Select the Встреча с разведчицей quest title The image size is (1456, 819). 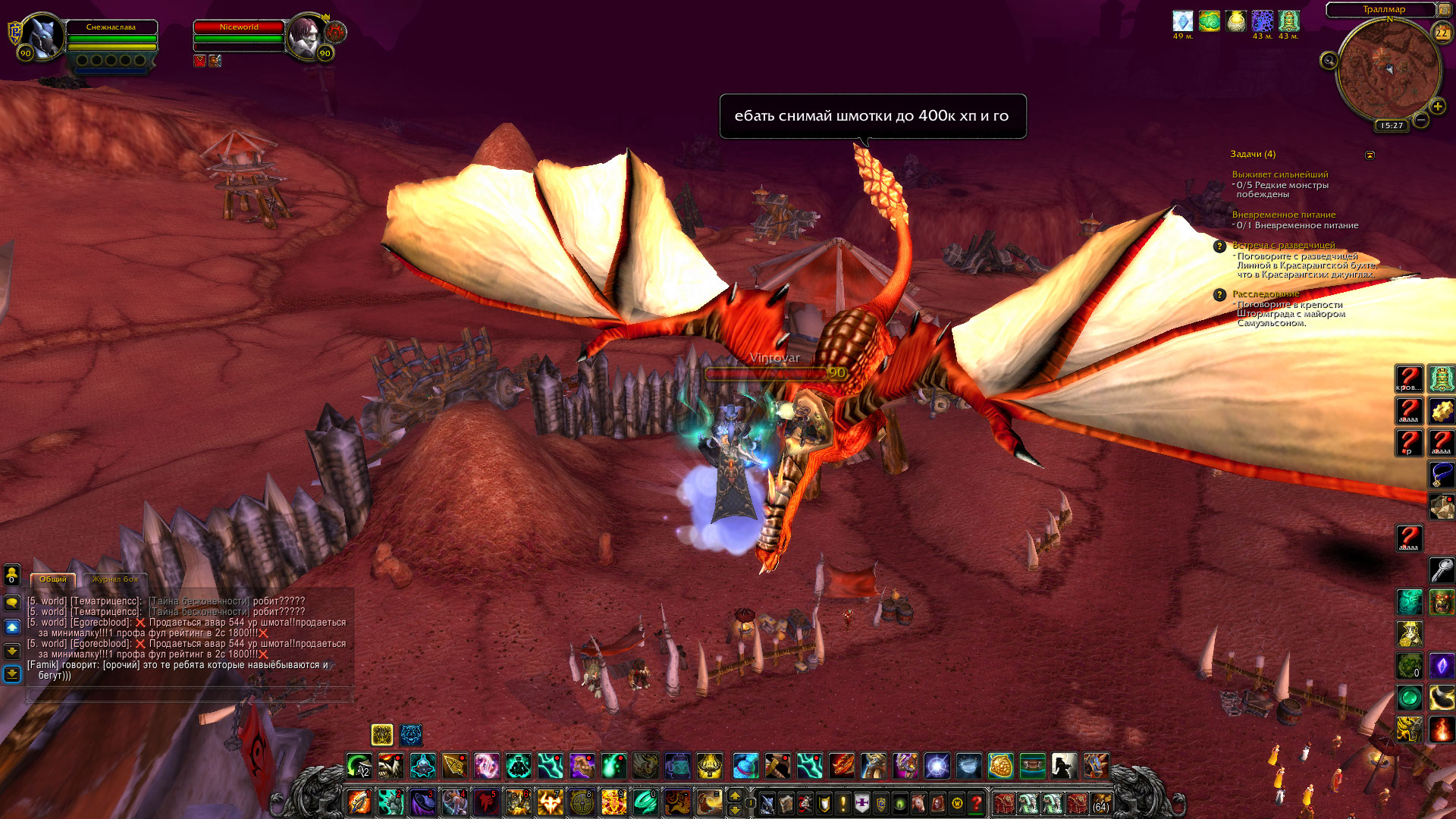coord(1283,245)
